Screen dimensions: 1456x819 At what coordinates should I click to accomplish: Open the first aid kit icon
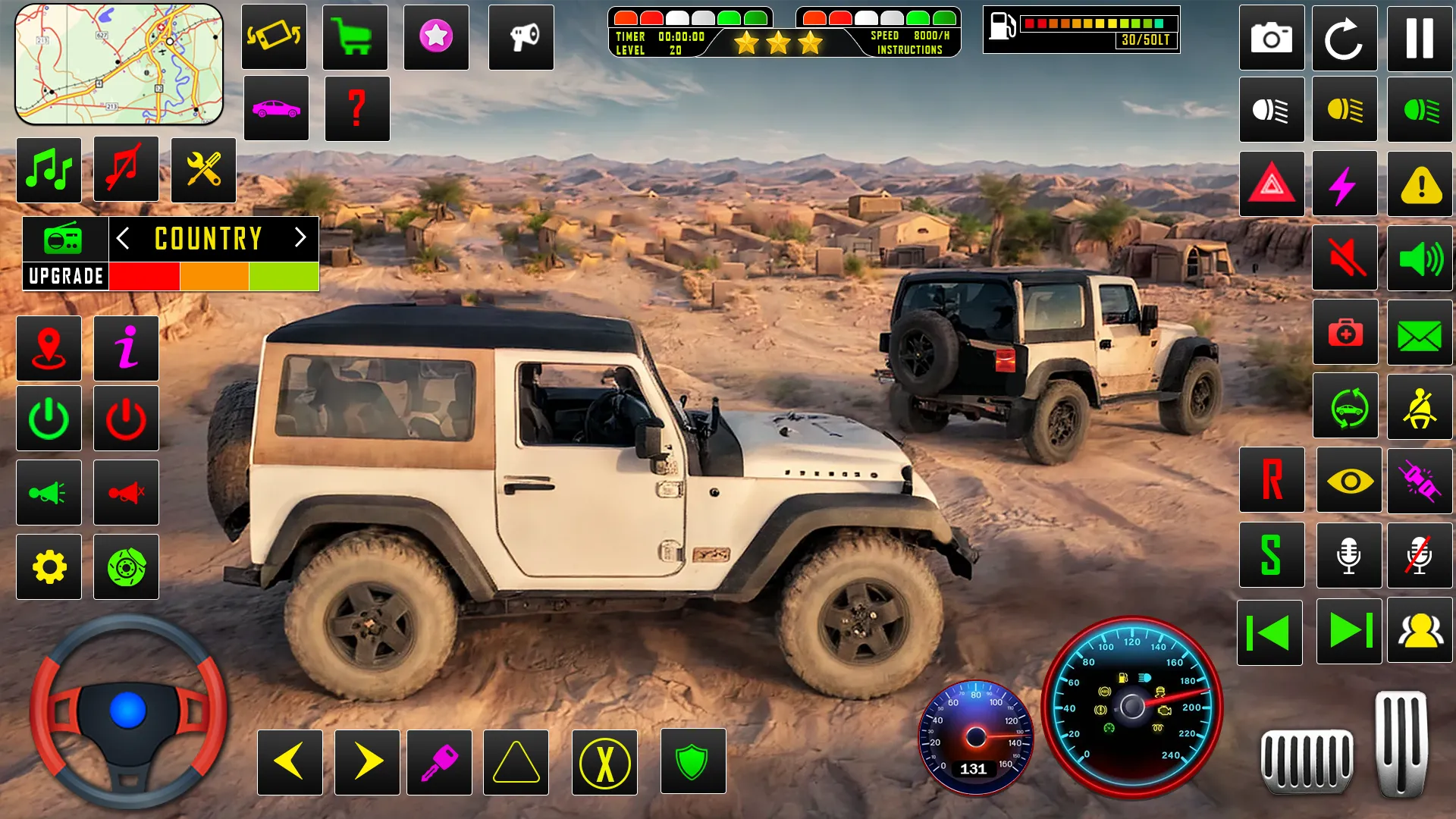click(1345, 331)
